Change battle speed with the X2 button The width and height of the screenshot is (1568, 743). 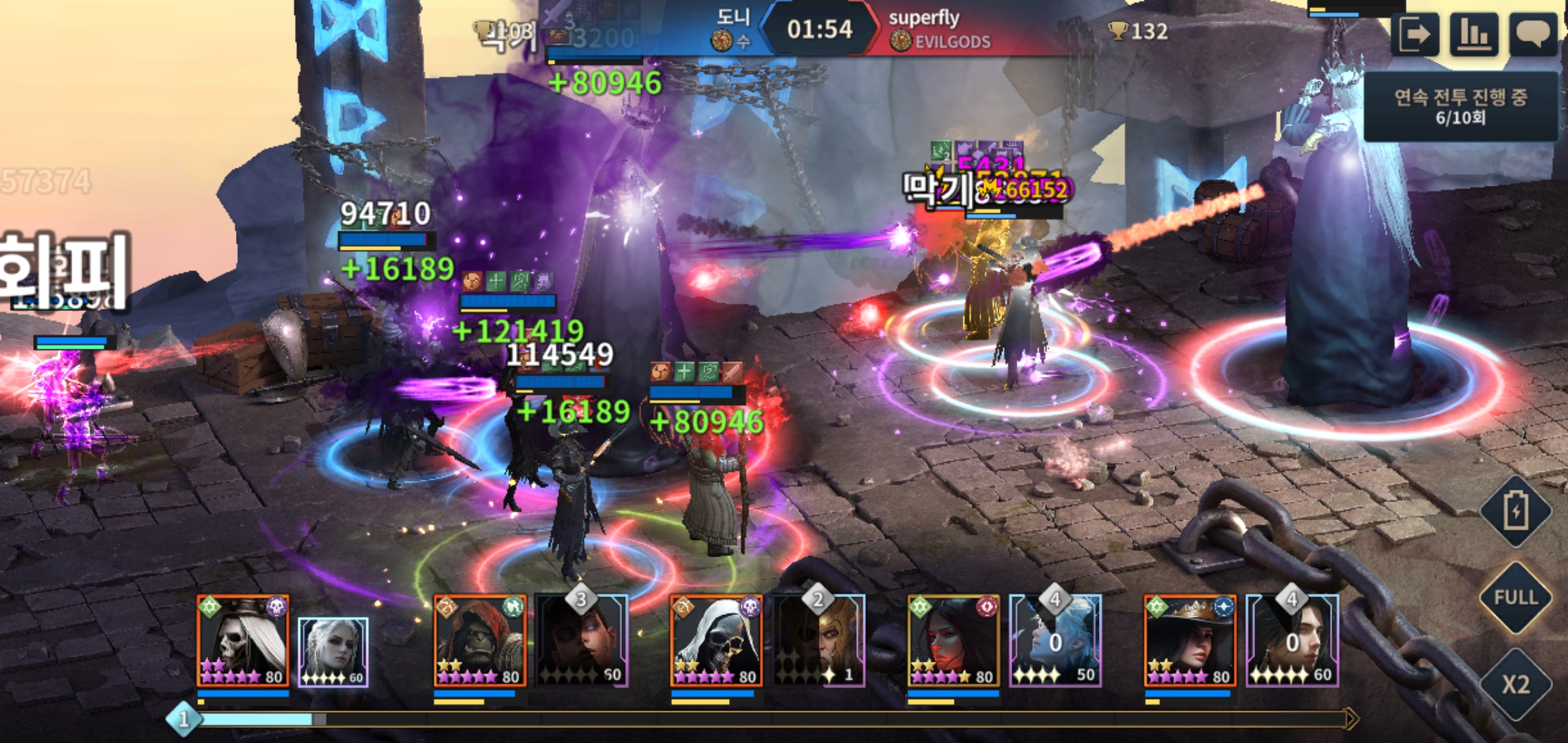pos(1516,684)
